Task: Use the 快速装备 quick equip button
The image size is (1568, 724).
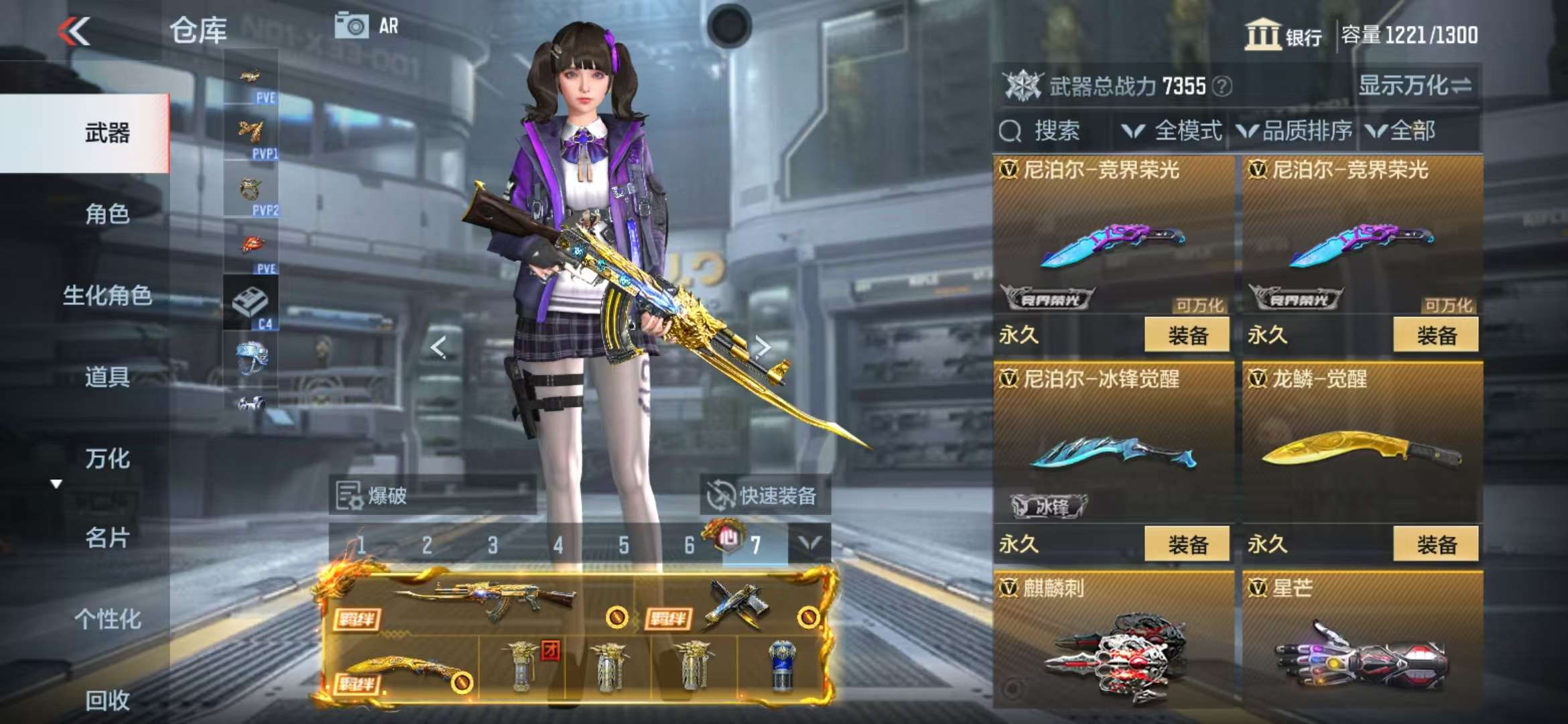Action: point(764,495)
